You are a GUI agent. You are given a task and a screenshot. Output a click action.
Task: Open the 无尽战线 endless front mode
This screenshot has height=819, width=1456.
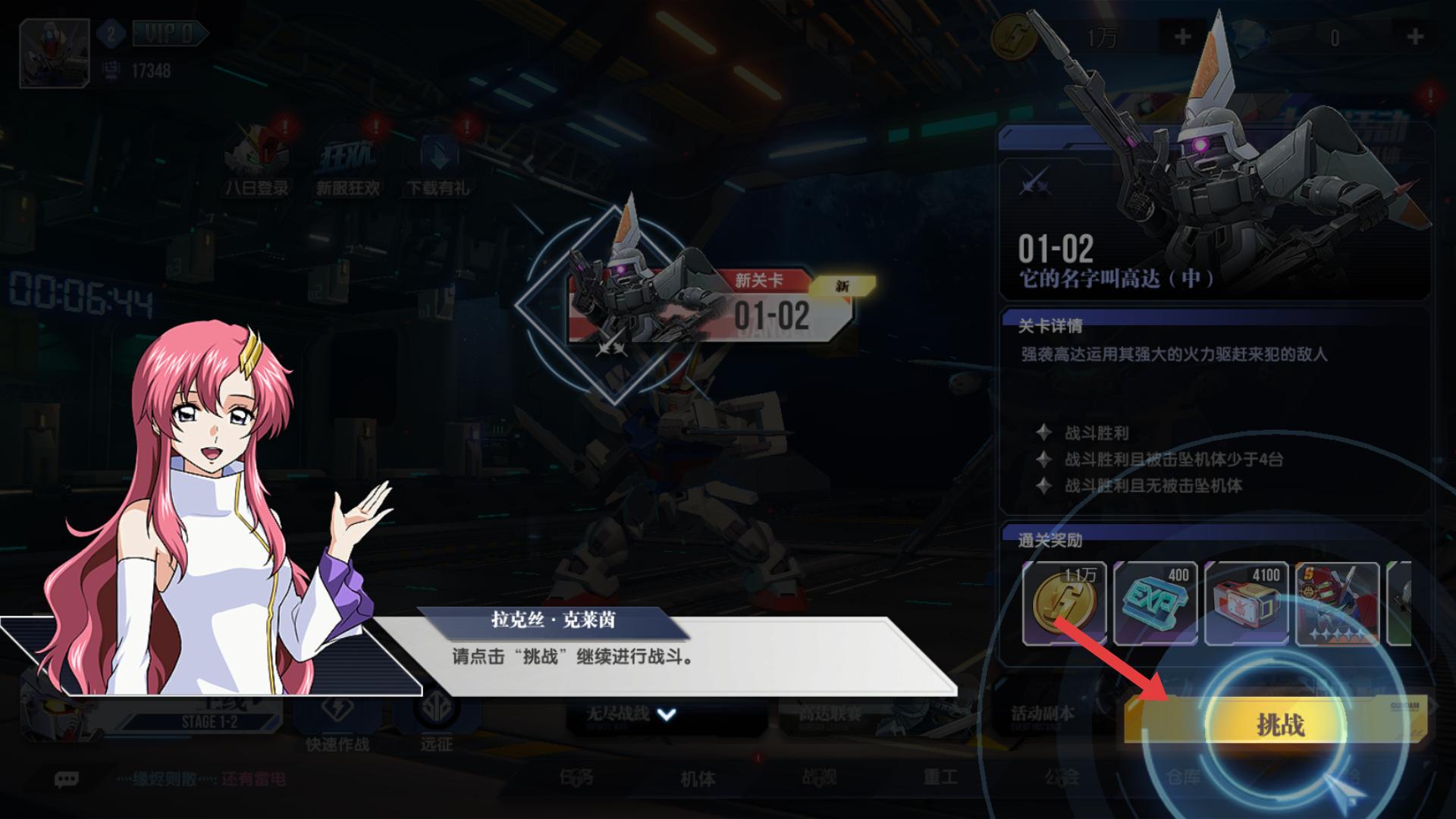tap(618, 714)
